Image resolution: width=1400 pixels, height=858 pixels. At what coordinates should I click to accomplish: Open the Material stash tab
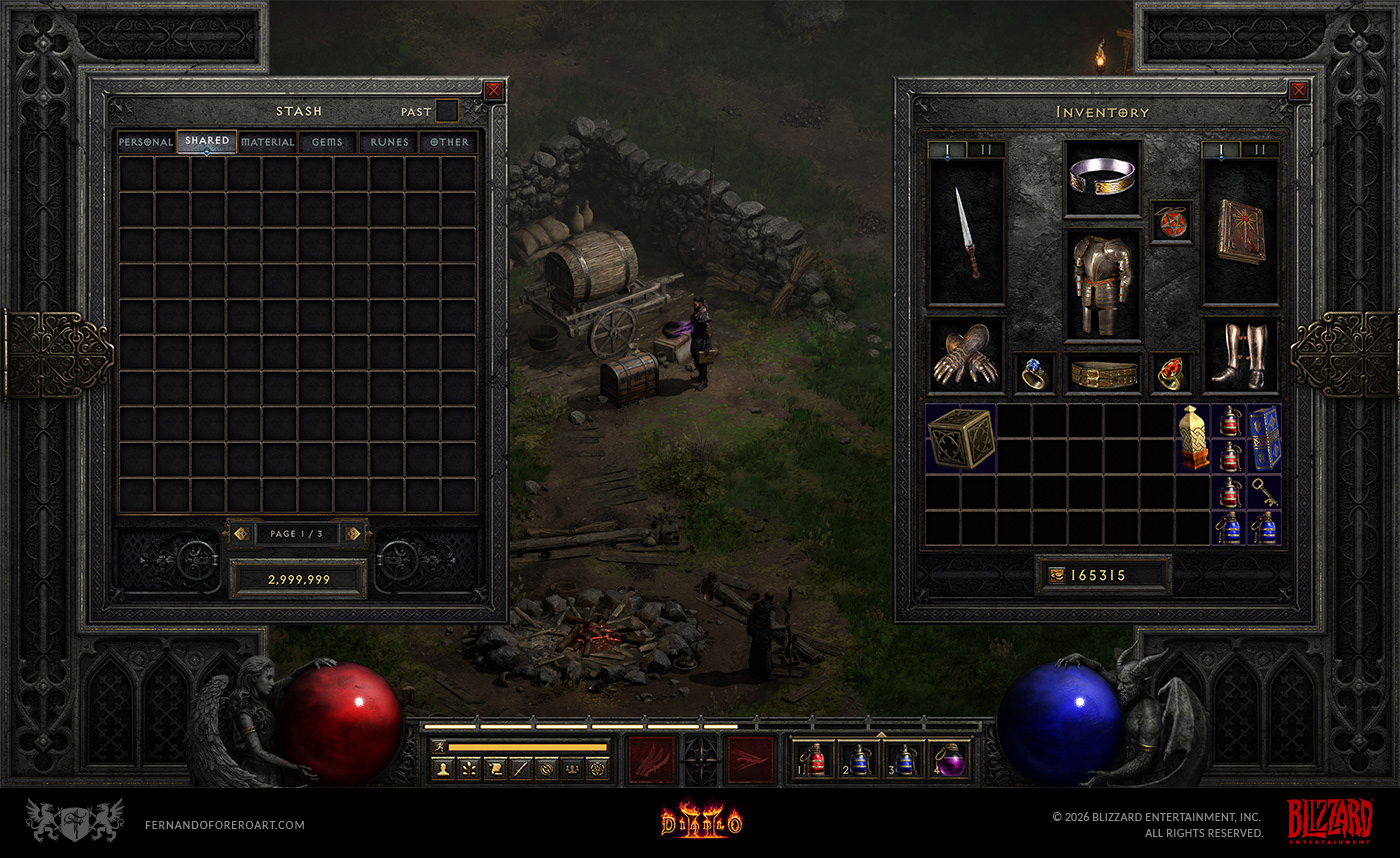268,142
